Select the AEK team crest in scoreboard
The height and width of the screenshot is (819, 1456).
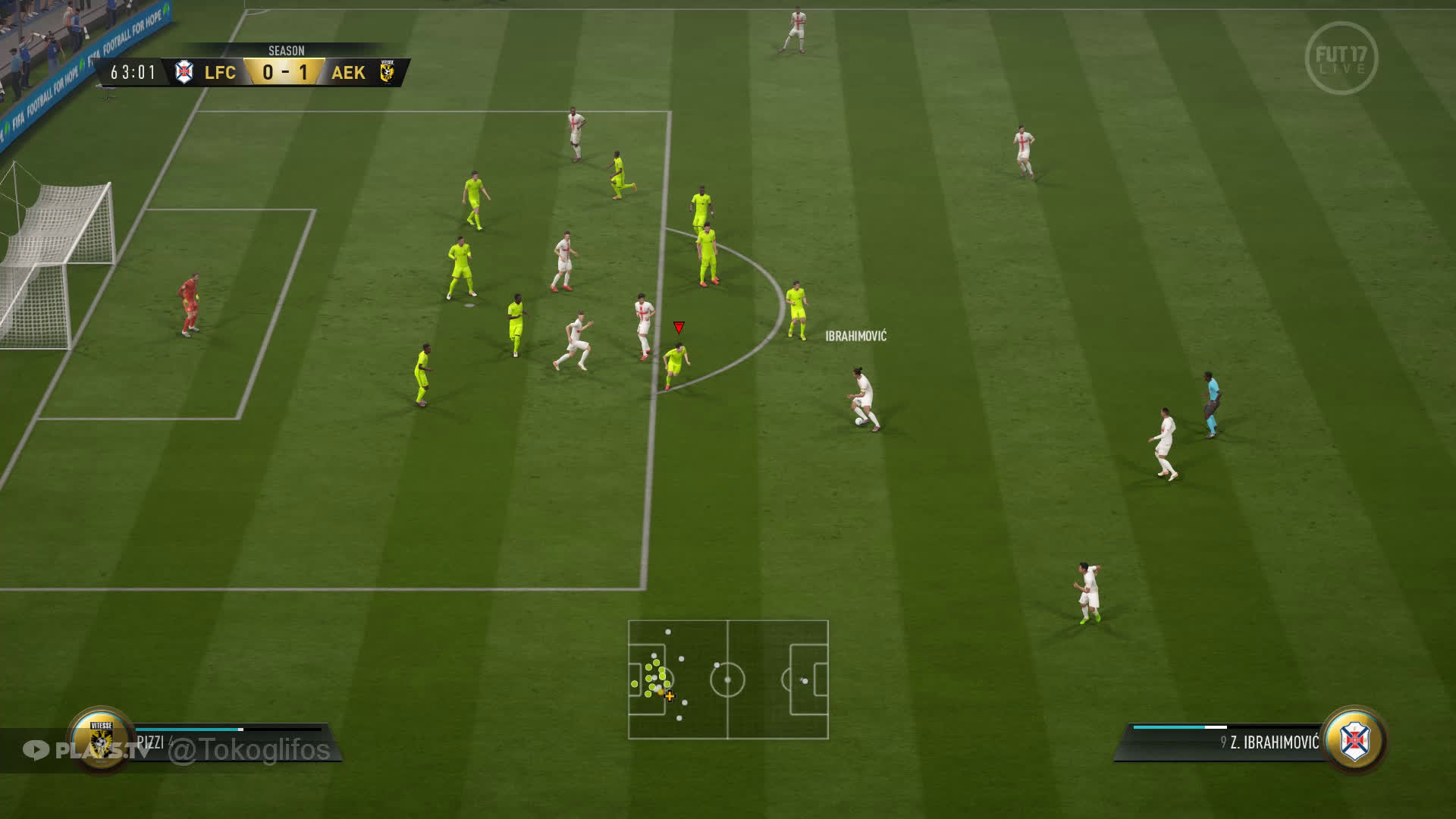(x=388, y=72)
